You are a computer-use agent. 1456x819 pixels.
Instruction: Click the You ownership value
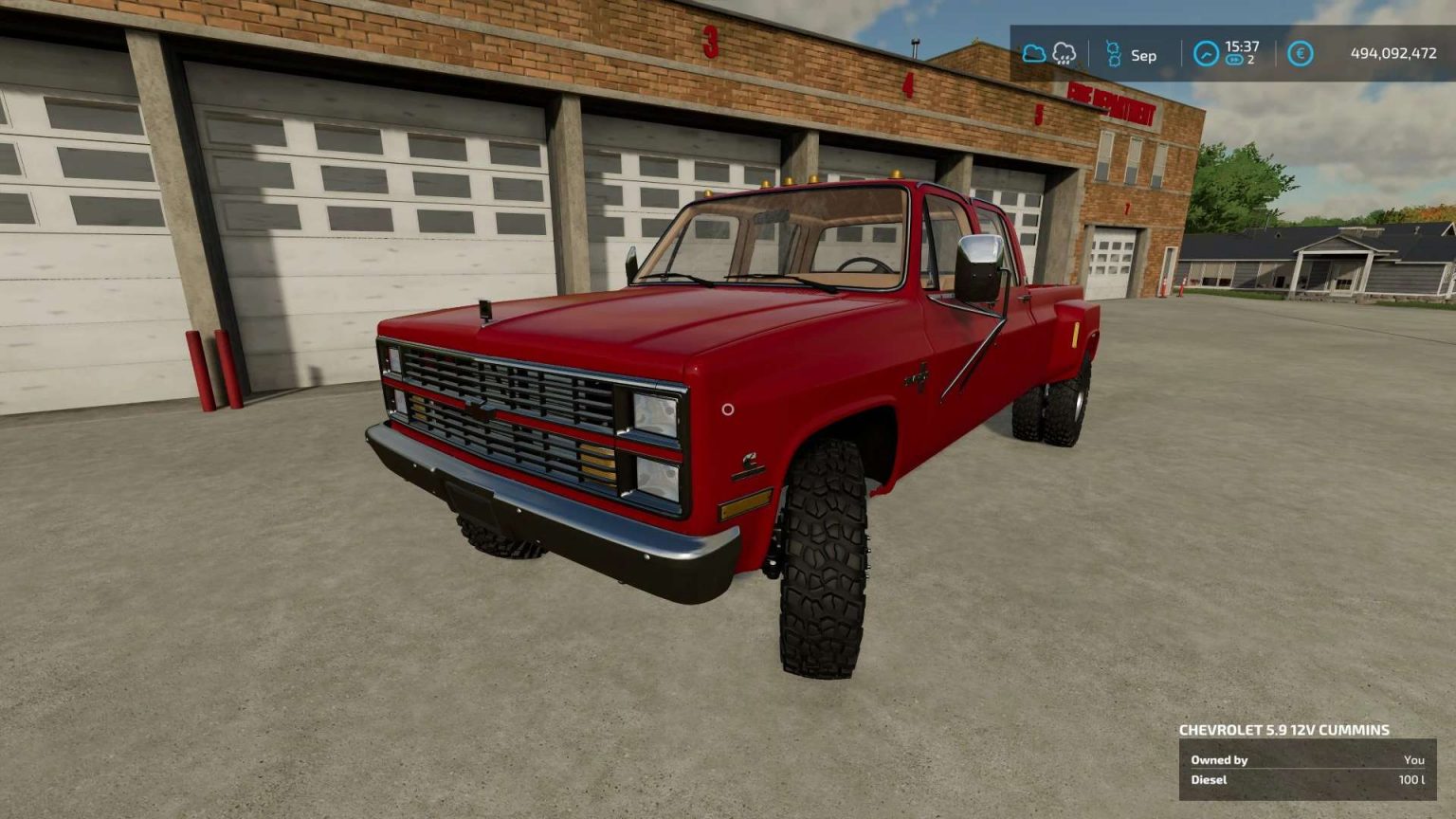click(x=1416, y=759)
